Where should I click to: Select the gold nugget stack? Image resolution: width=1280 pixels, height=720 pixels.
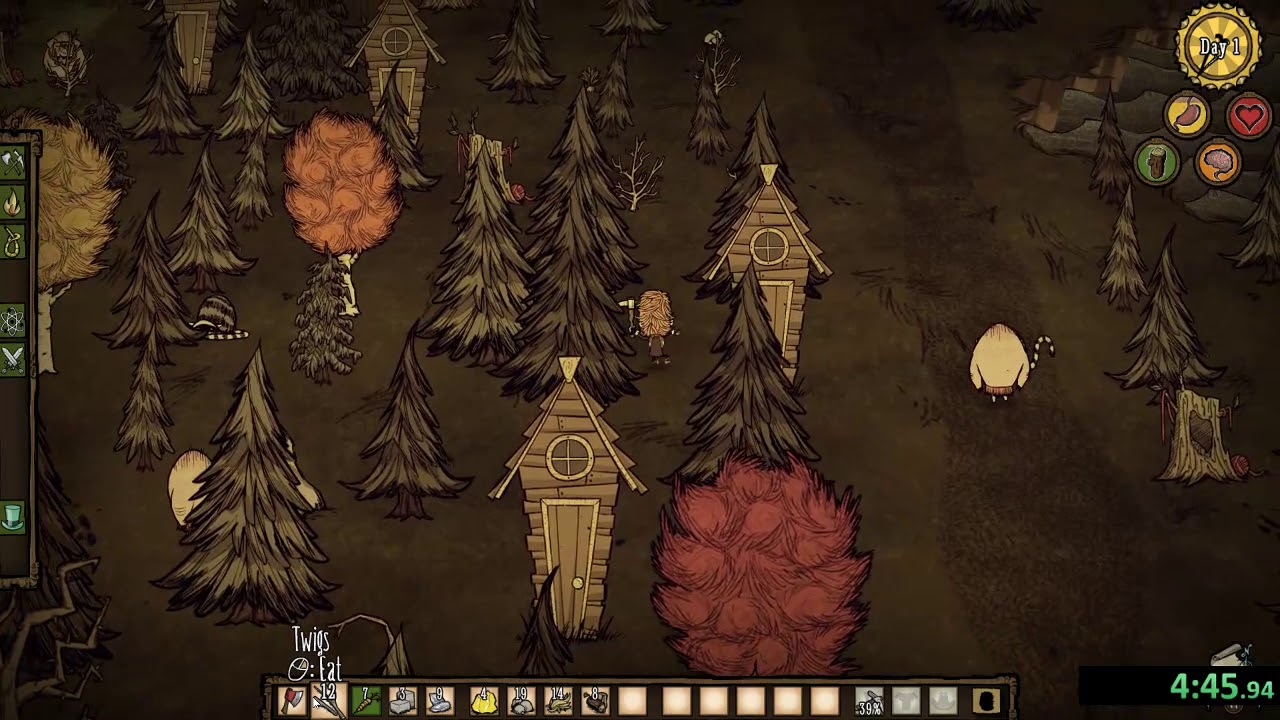point(483,701)
